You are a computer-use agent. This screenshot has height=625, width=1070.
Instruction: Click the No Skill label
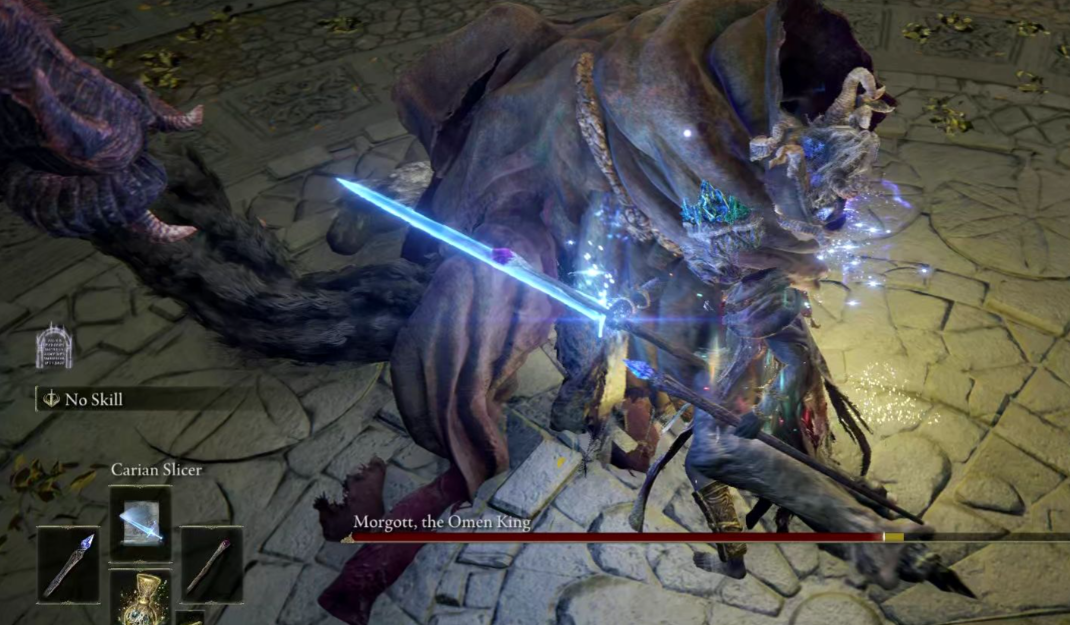[94, 399]
